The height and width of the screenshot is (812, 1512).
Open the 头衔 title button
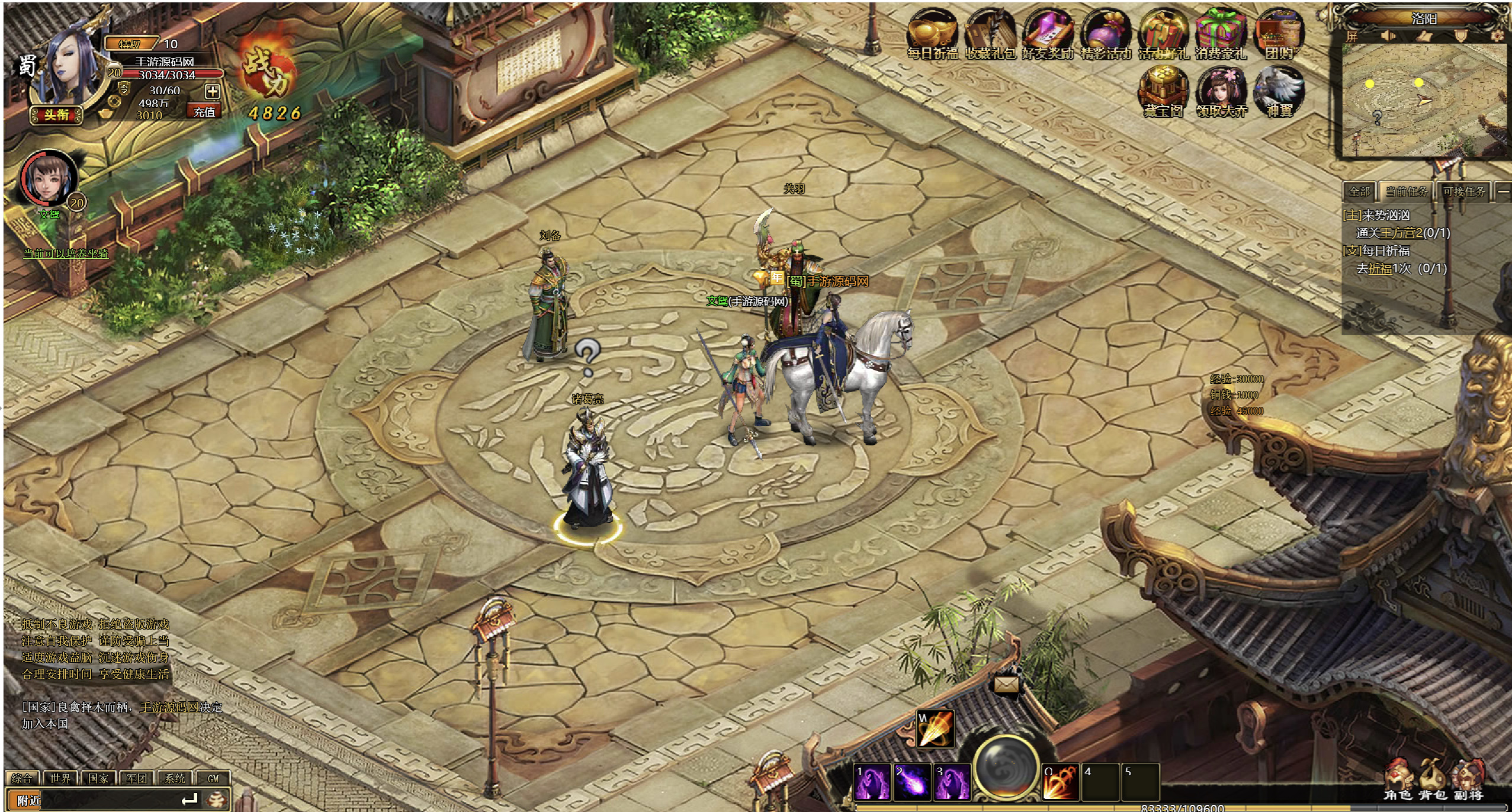[x=56, y=114]
